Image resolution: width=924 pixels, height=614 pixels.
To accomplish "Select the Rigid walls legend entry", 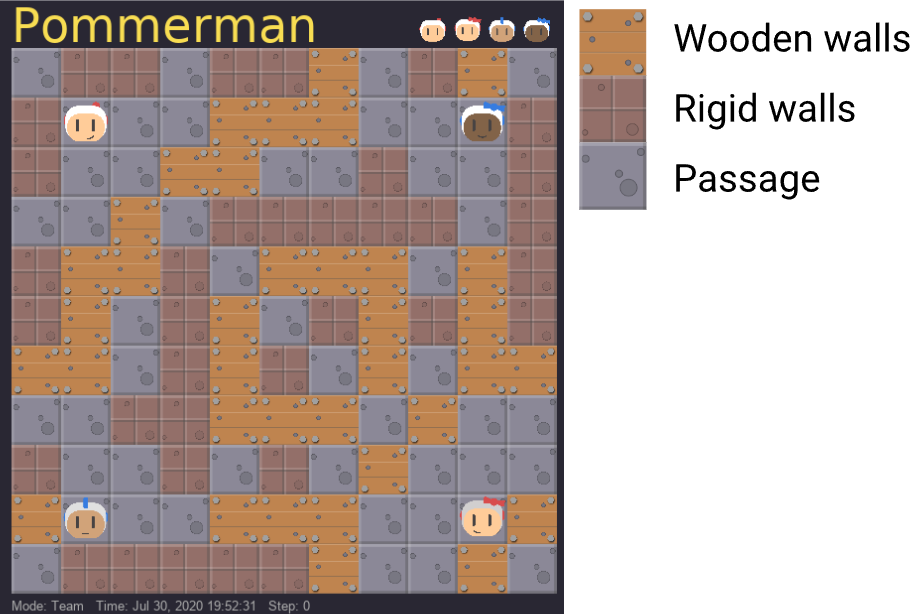I will pyautogui.click(x=765, y=108).
